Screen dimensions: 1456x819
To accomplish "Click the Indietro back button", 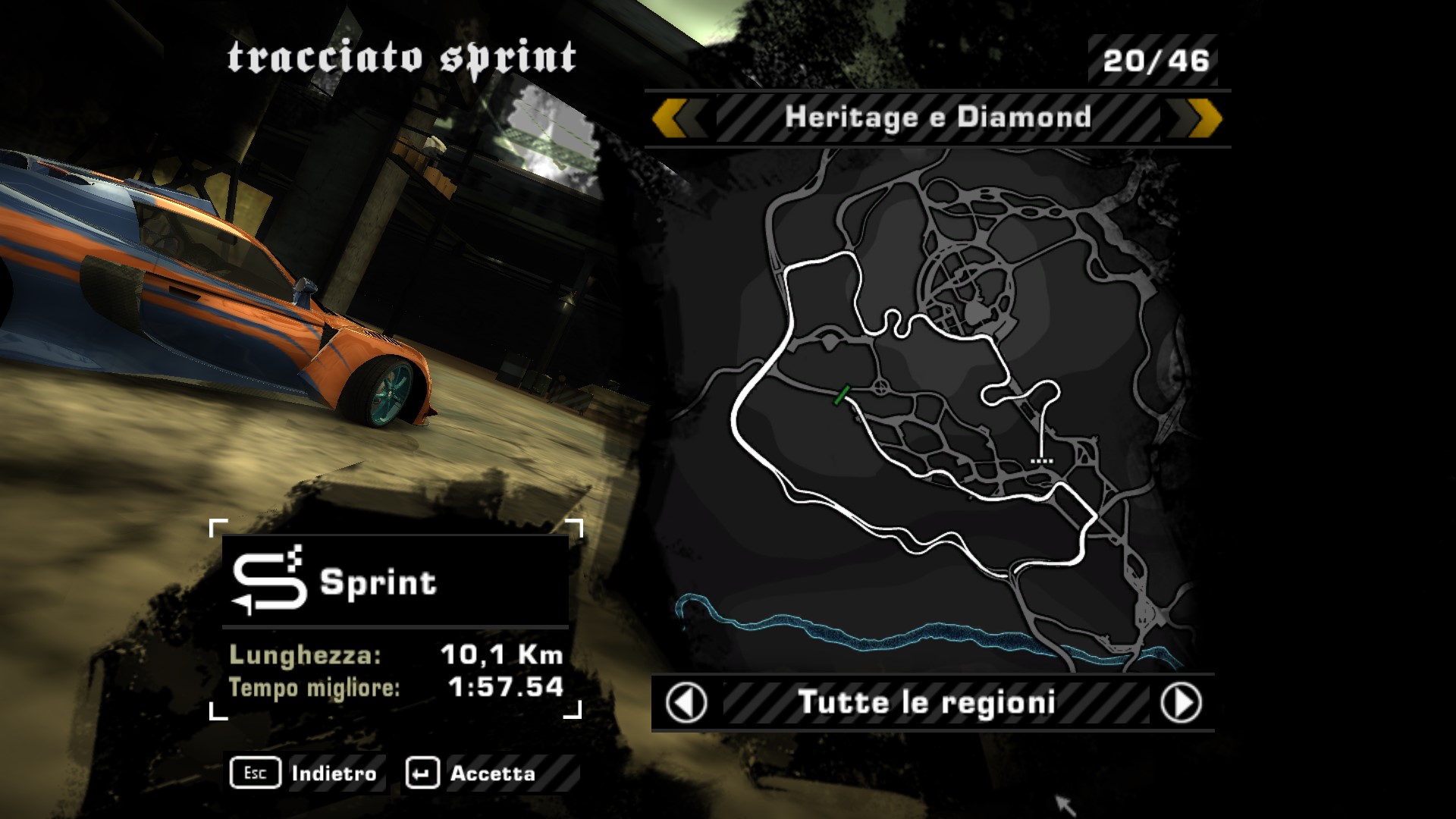I will coord(304,773).
